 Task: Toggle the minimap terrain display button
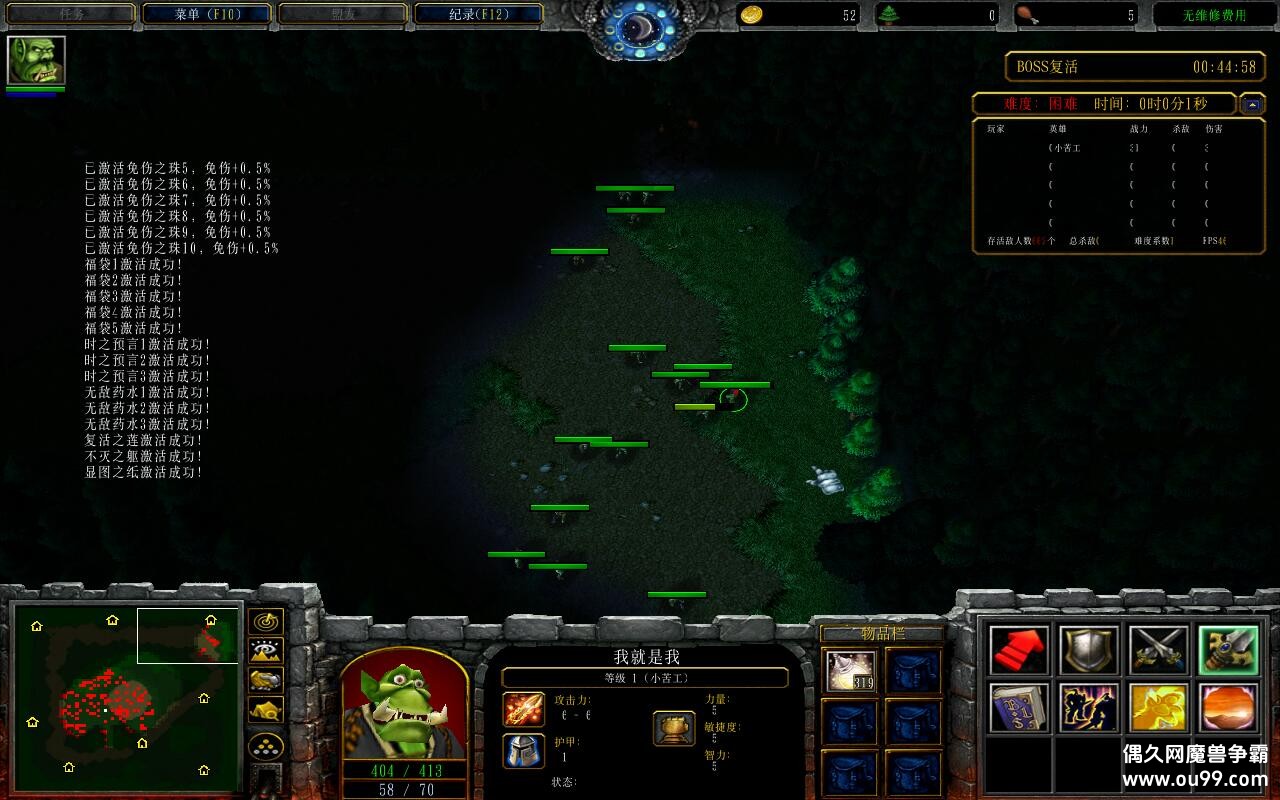pos(266,651)
